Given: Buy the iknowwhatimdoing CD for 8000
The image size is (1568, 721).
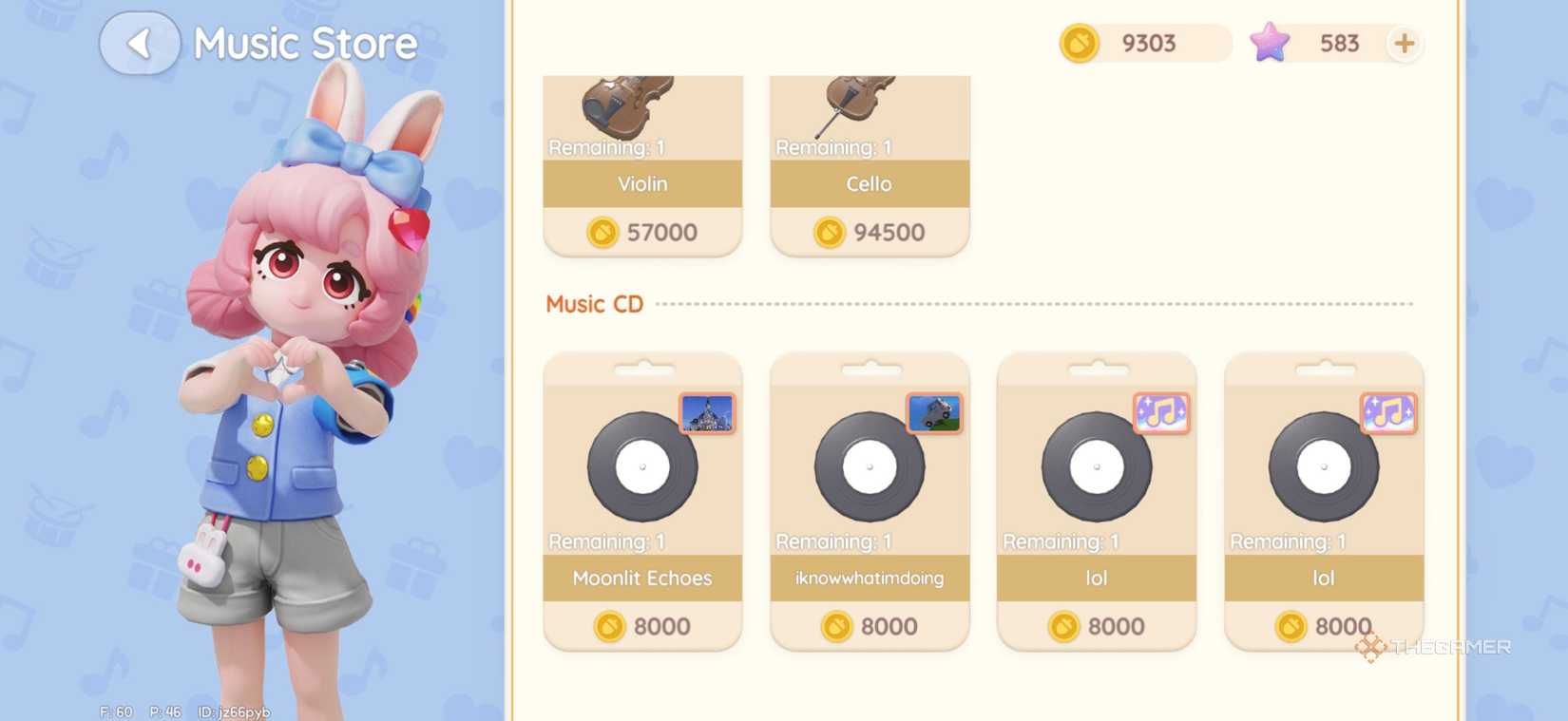Looking at the screenshot, I should [869, 626].
